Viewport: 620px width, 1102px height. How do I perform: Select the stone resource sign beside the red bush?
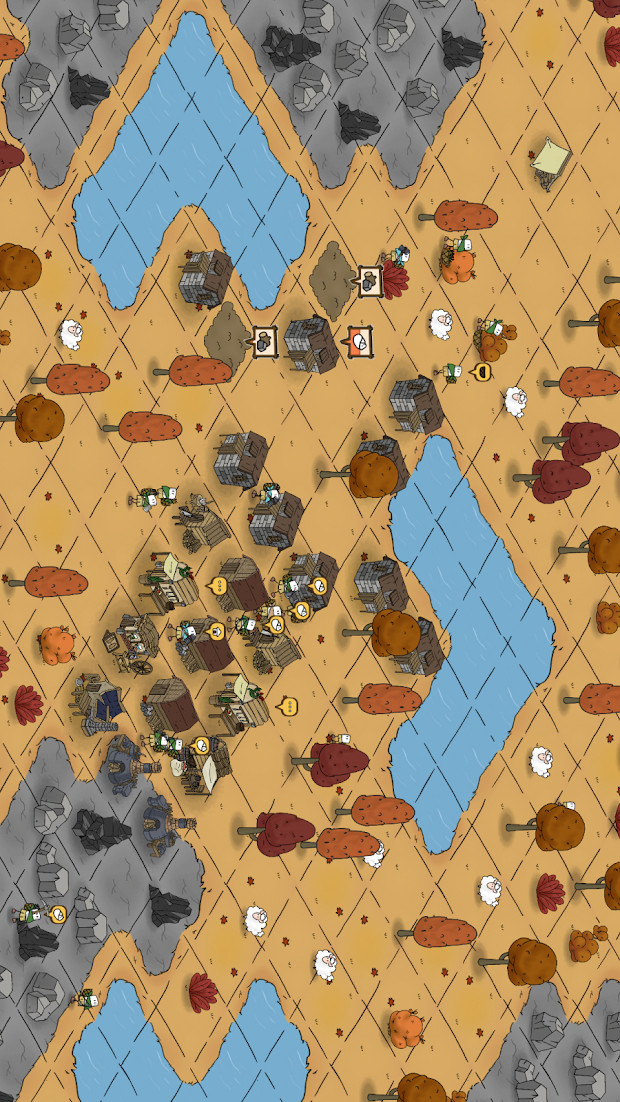click(x=370, y=279)
